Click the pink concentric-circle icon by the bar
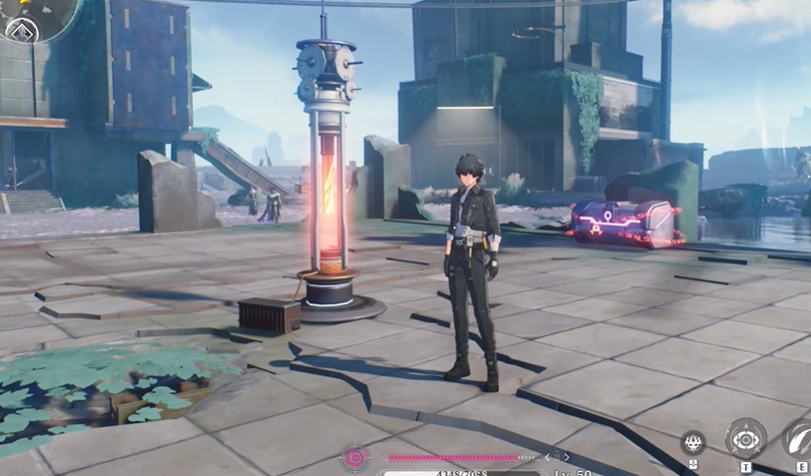Image resolution: width=811 pixels, height=476 pixels. (356, 457)
